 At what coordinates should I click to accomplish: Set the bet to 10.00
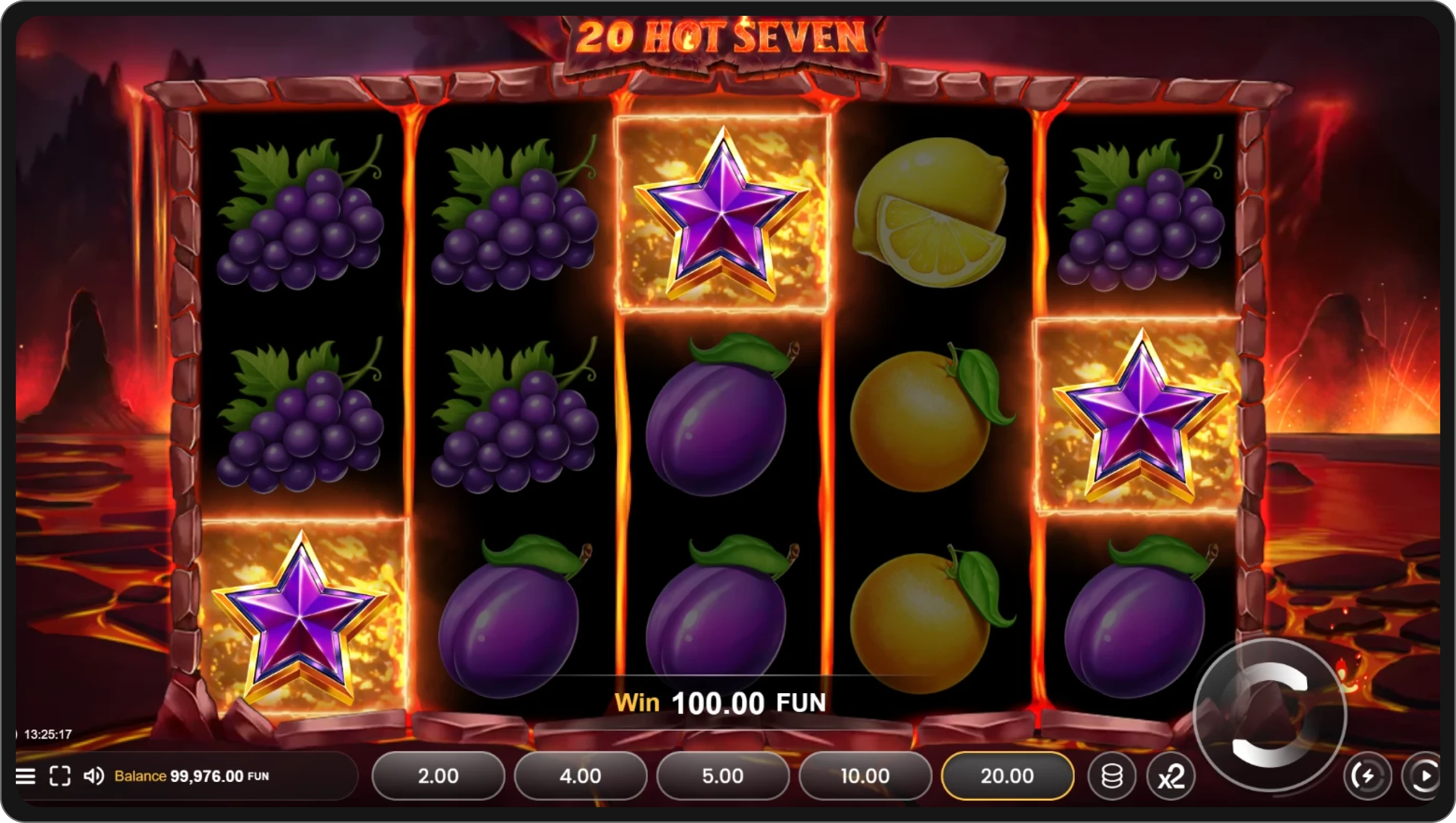tap(865, 776)
